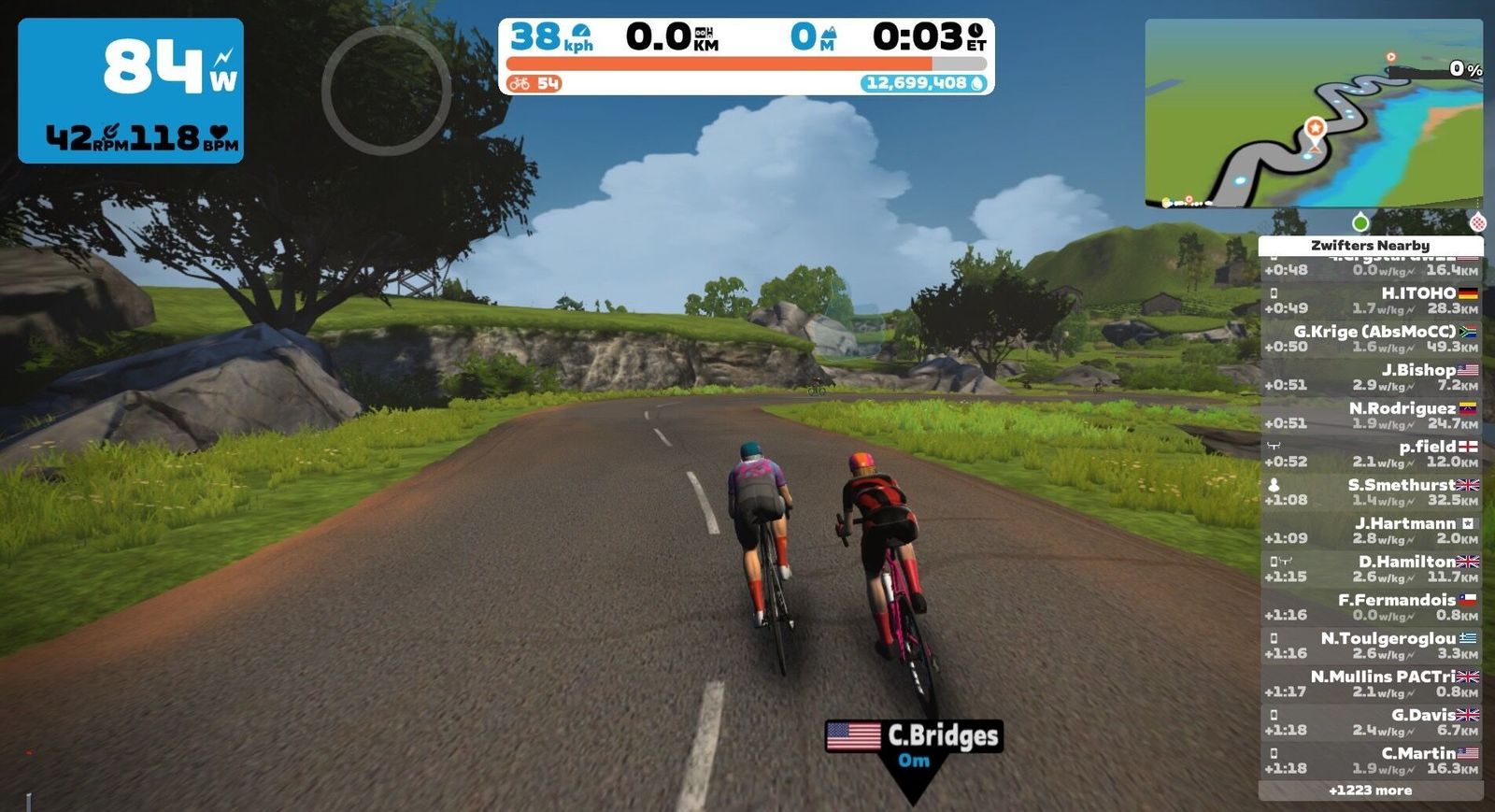Select D.Hamilton in the nearby list
The width and height of the screenshot is (1495, 812).
click(1371, 568)
